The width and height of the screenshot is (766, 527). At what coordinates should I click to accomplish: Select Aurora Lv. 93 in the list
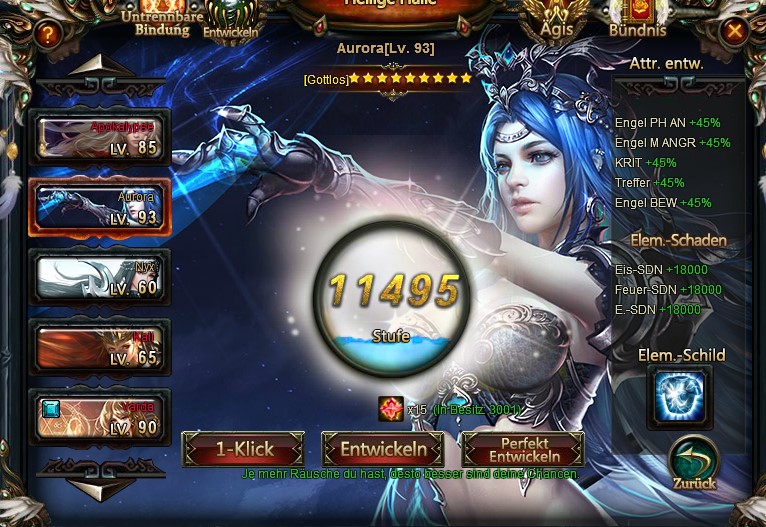[99, 207]
